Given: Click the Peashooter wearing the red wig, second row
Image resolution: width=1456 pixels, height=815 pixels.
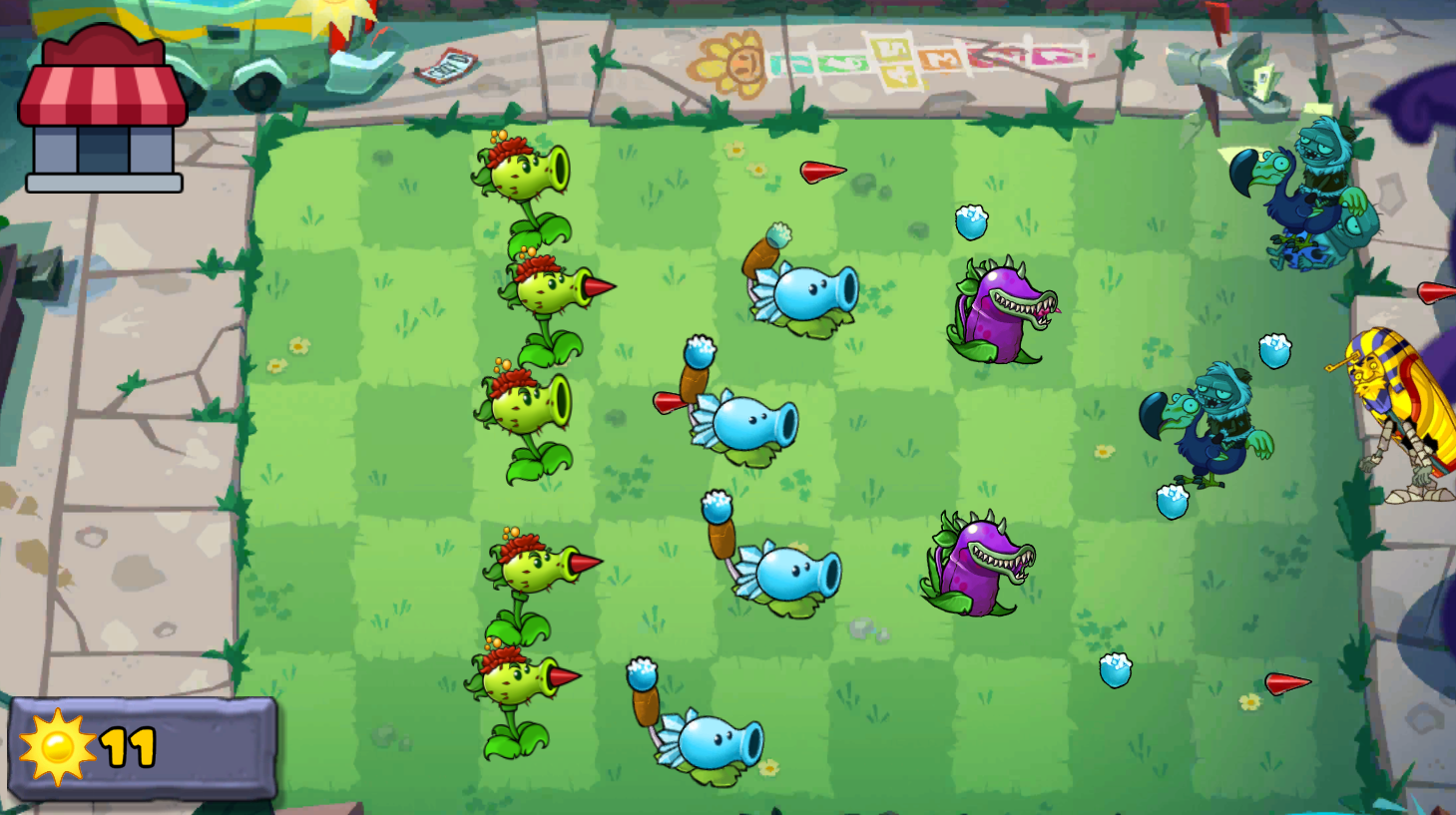Looking at the screenshot, I should tap(544, 289).
